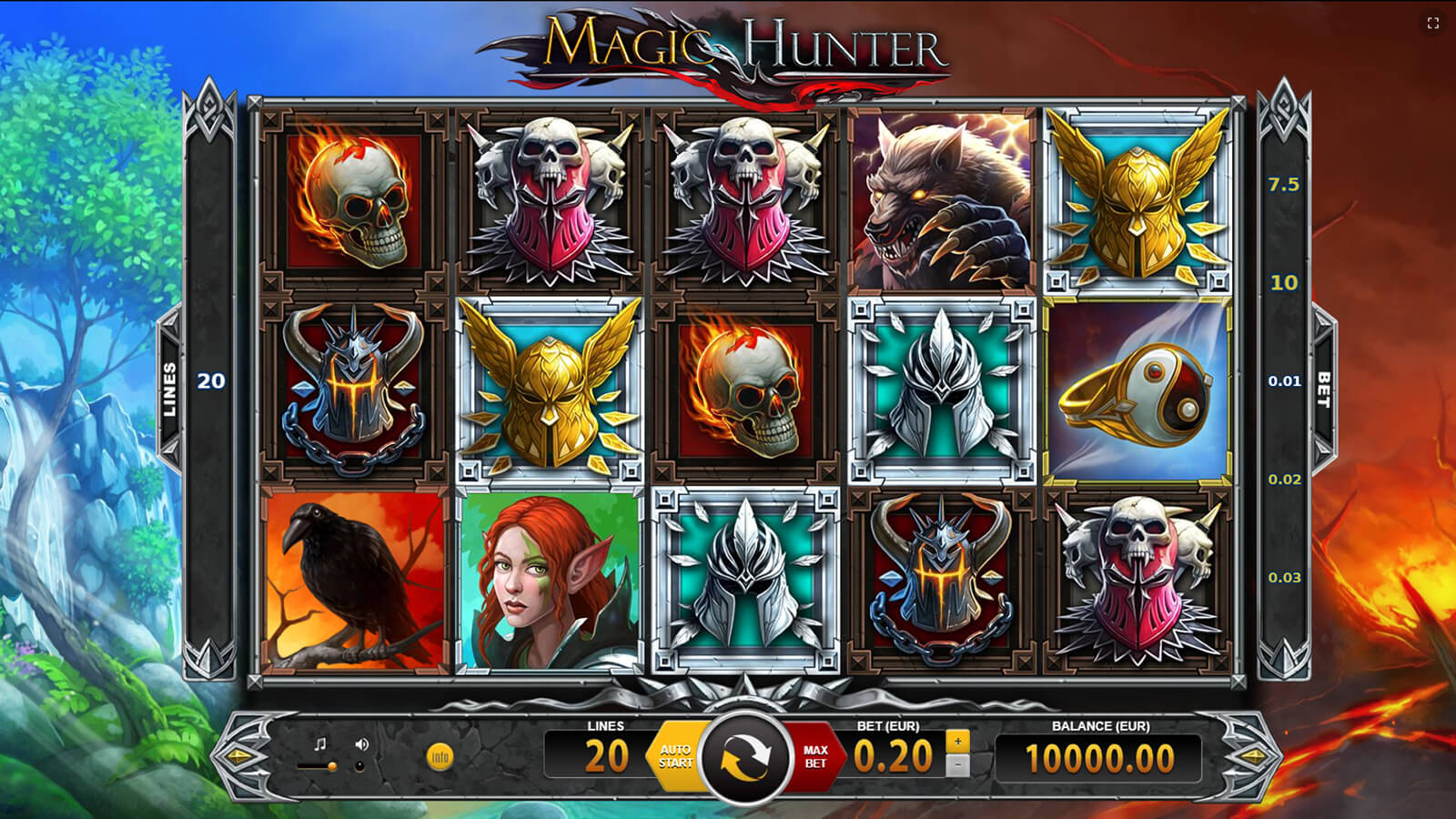Choose the 0.02 bet value
The height and width of the screenshot is (819, 1456).
[1284, 480]
